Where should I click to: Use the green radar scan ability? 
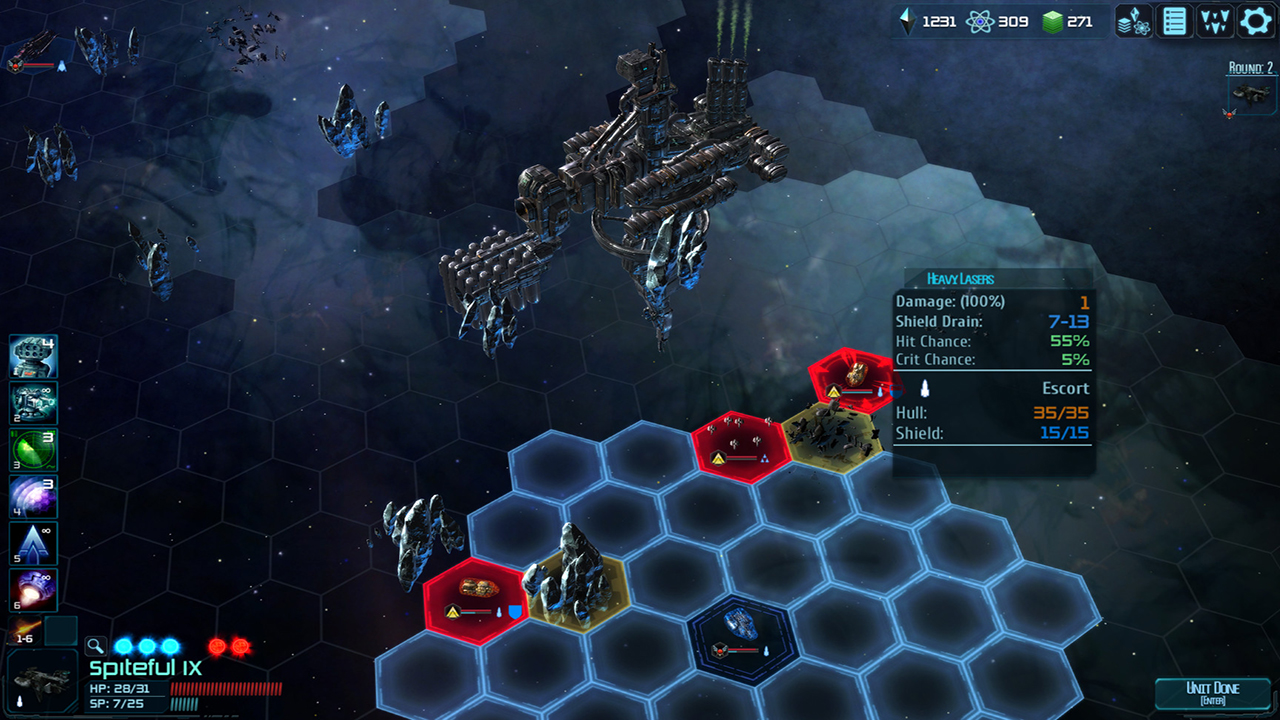pyautogui.click(x=33, y=450)
